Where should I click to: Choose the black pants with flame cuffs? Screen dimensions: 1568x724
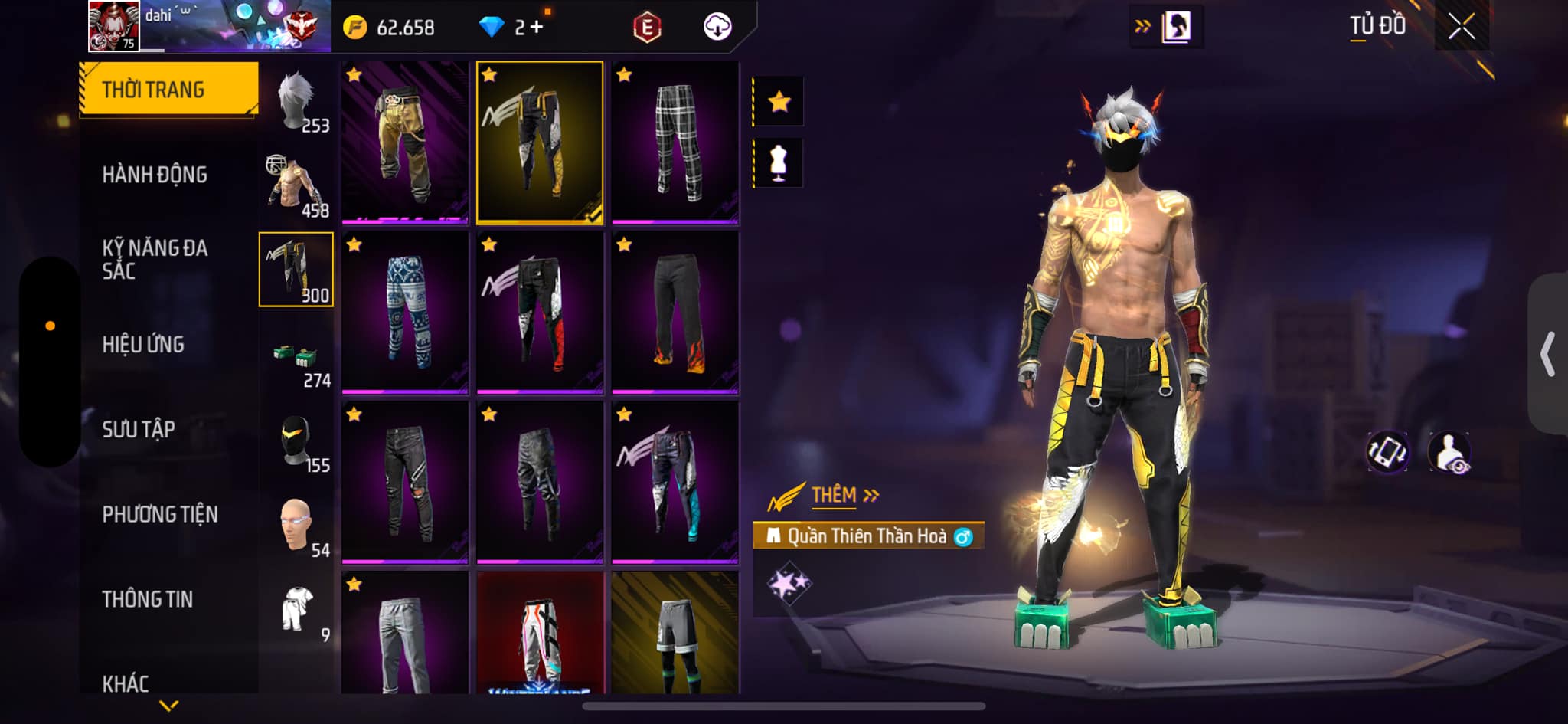675,313
